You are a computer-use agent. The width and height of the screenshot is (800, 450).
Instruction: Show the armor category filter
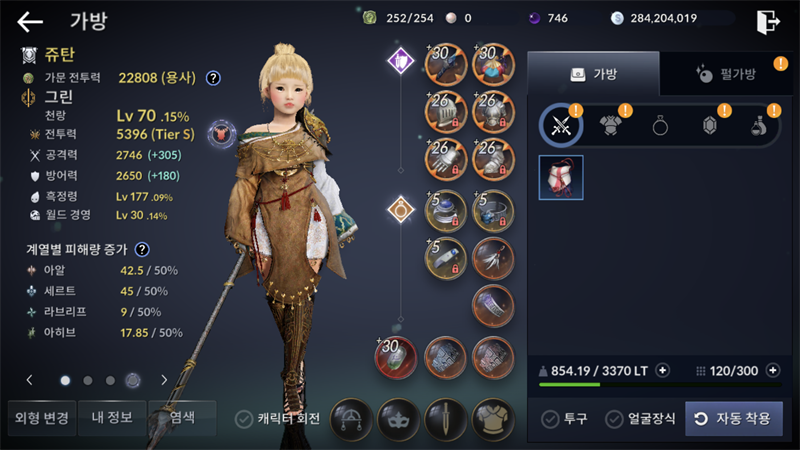point(610,126)
